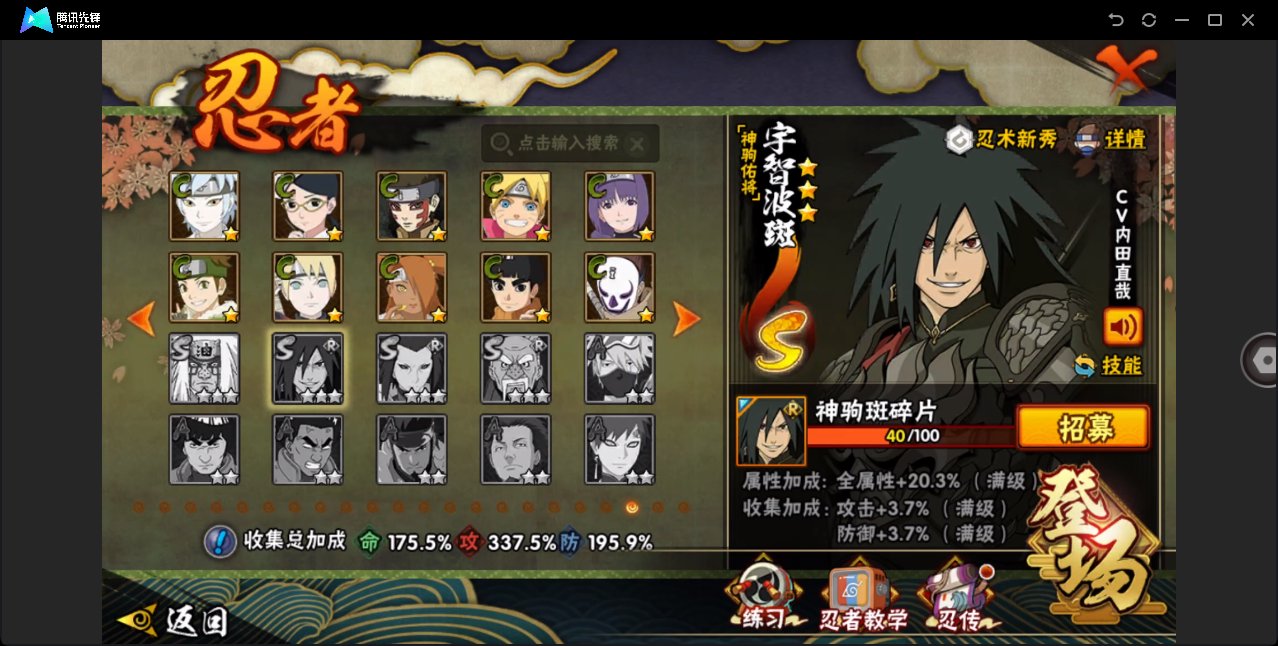
Task: Choose the purple-haired ninja portrait
Action: coord(619,206)
